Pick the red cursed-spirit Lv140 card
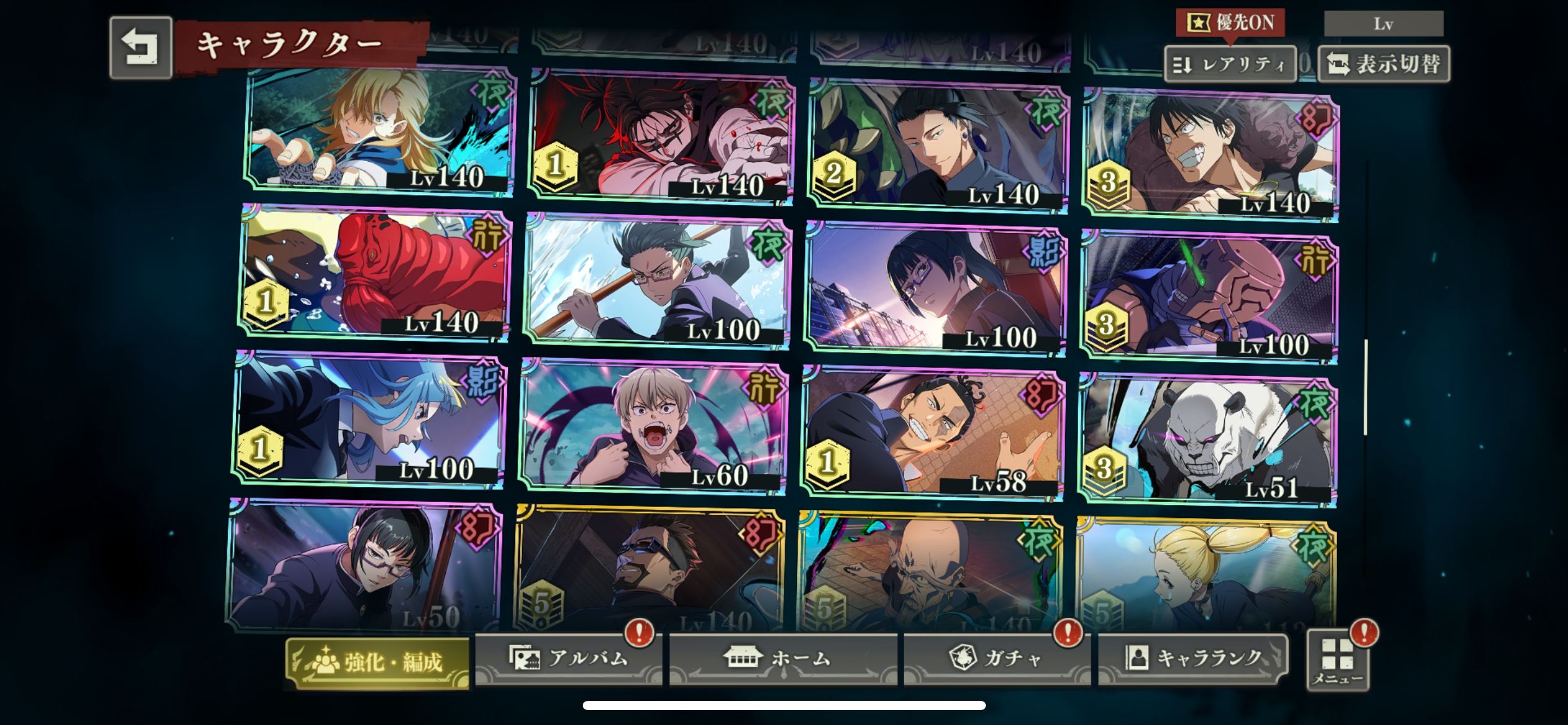Screen dimensions: 1568x725 [x=375, y=274]
